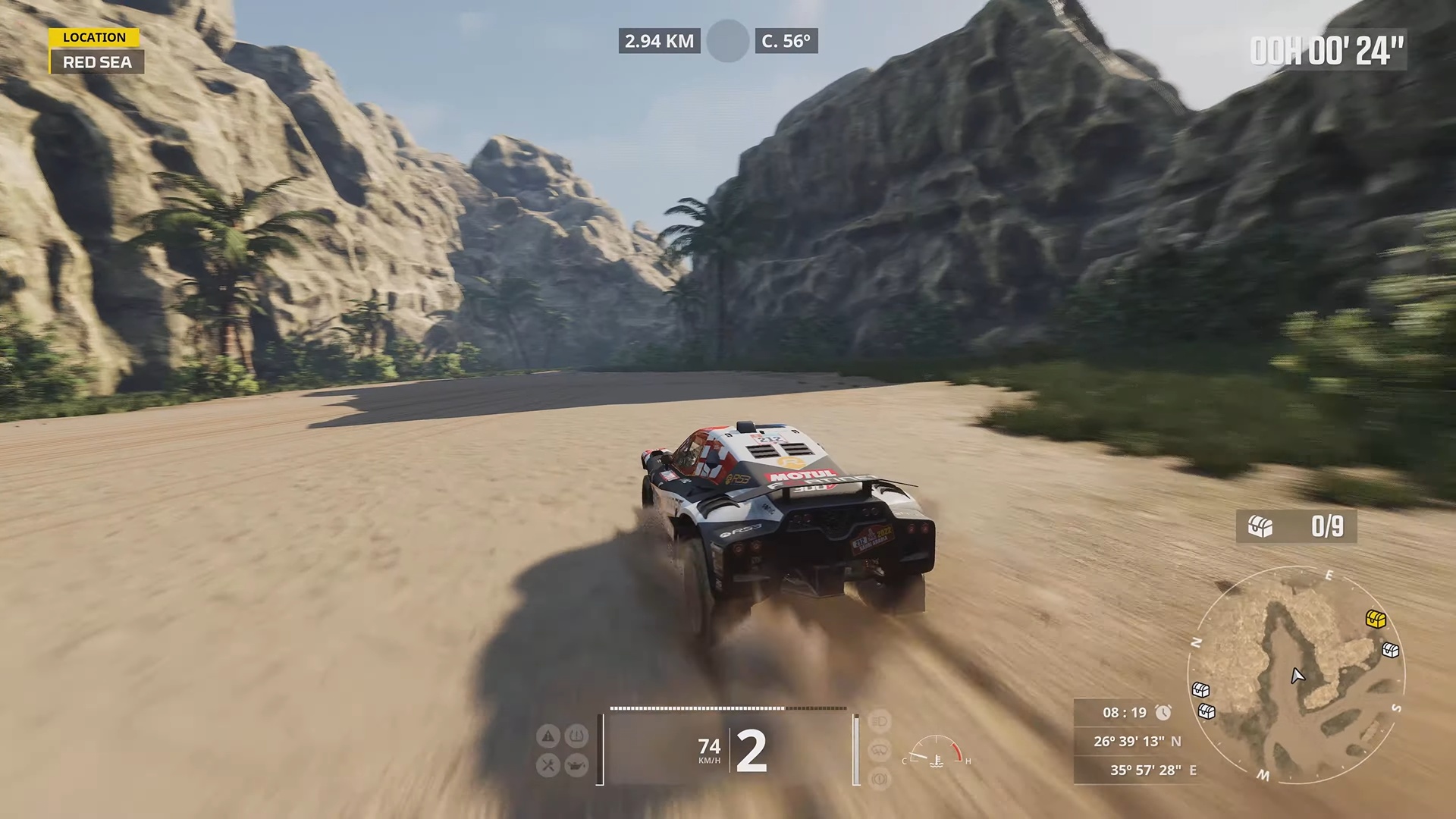The image size is (1456, 819).
Task: Click the engine temperature gauge
Action: [937, 752]
